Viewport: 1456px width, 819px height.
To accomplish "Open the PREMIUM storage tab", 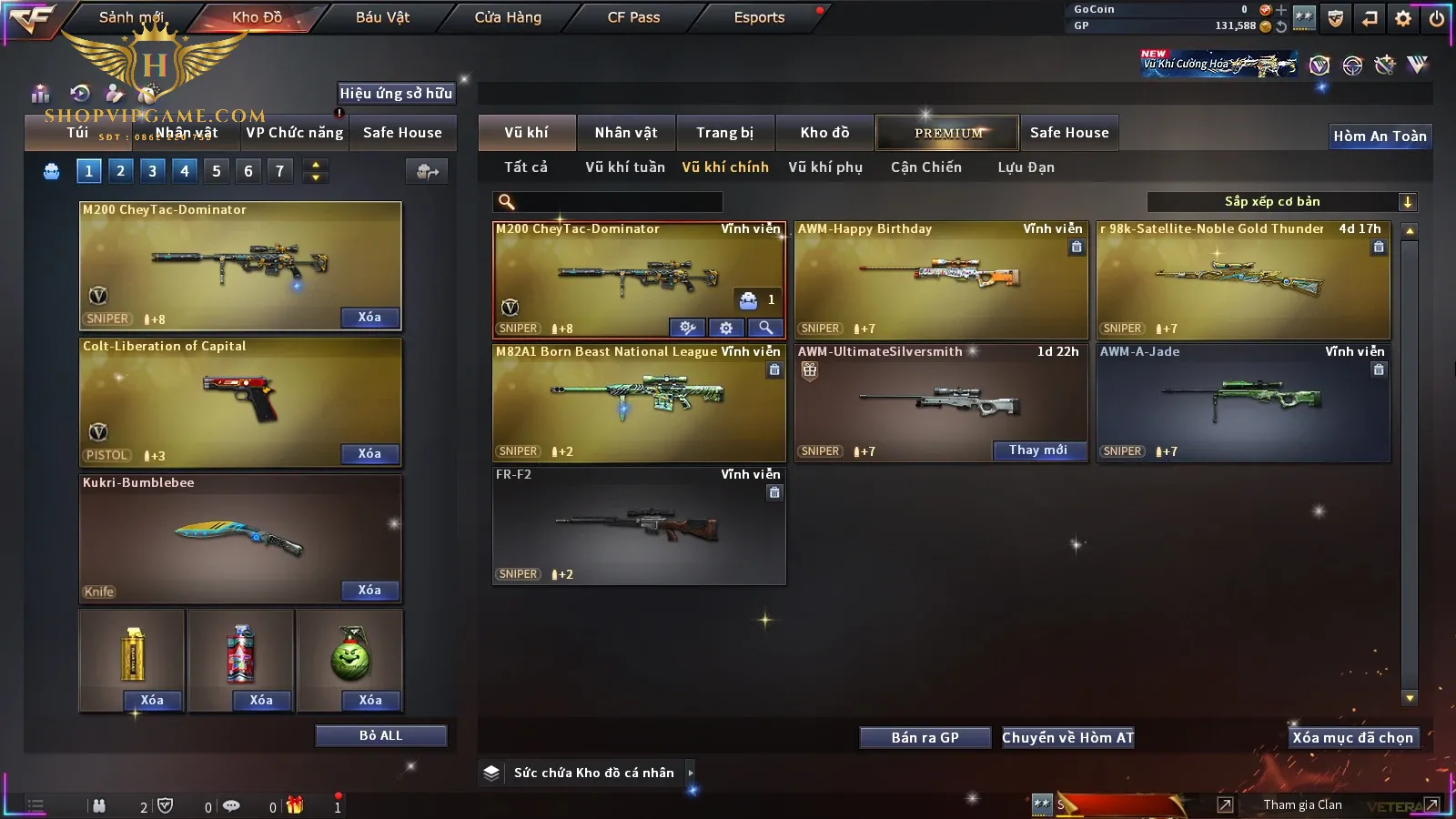I will 948,133.
